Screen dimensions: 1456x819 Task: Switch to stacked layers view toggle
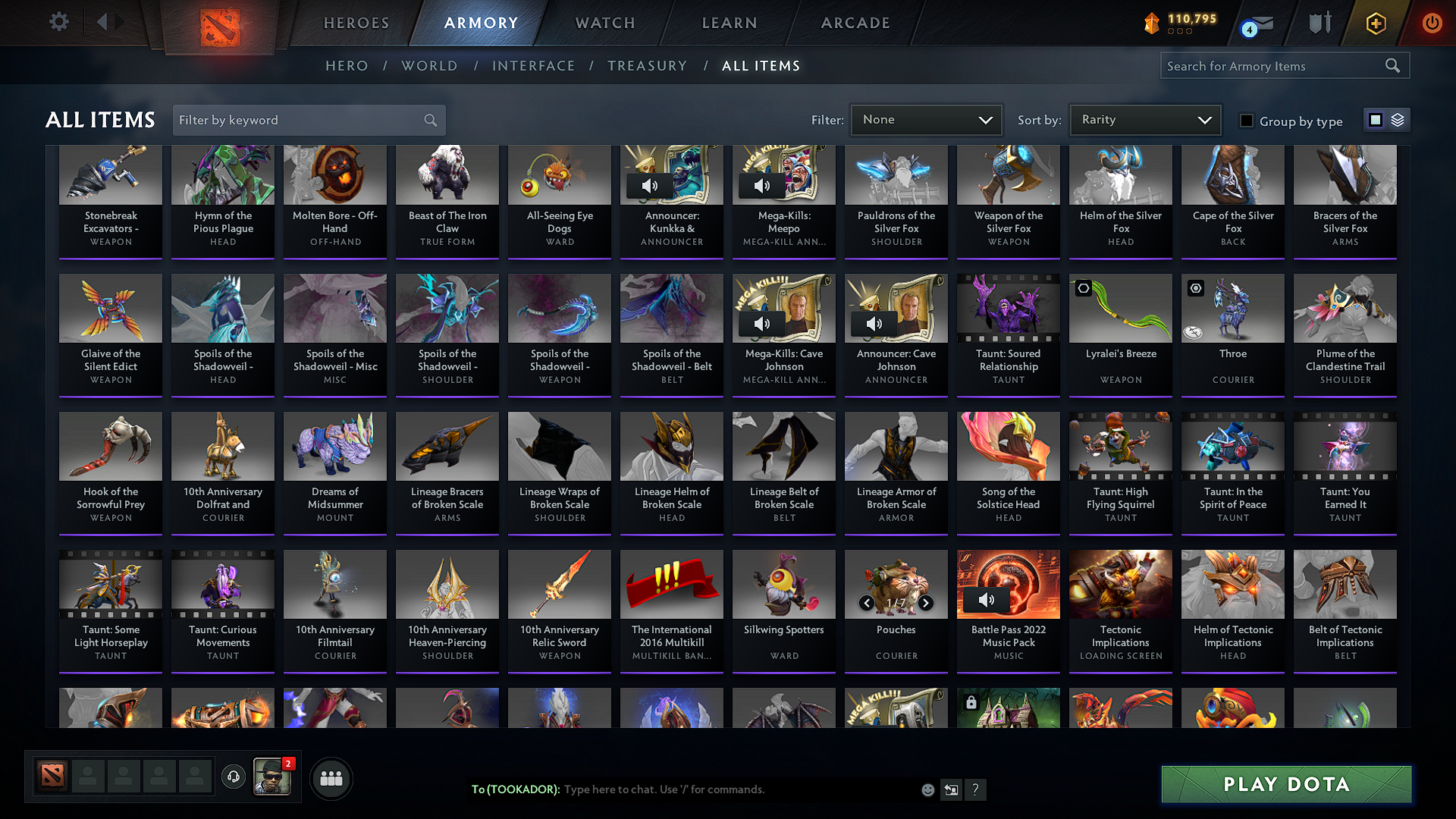[x=1396, y=119]
